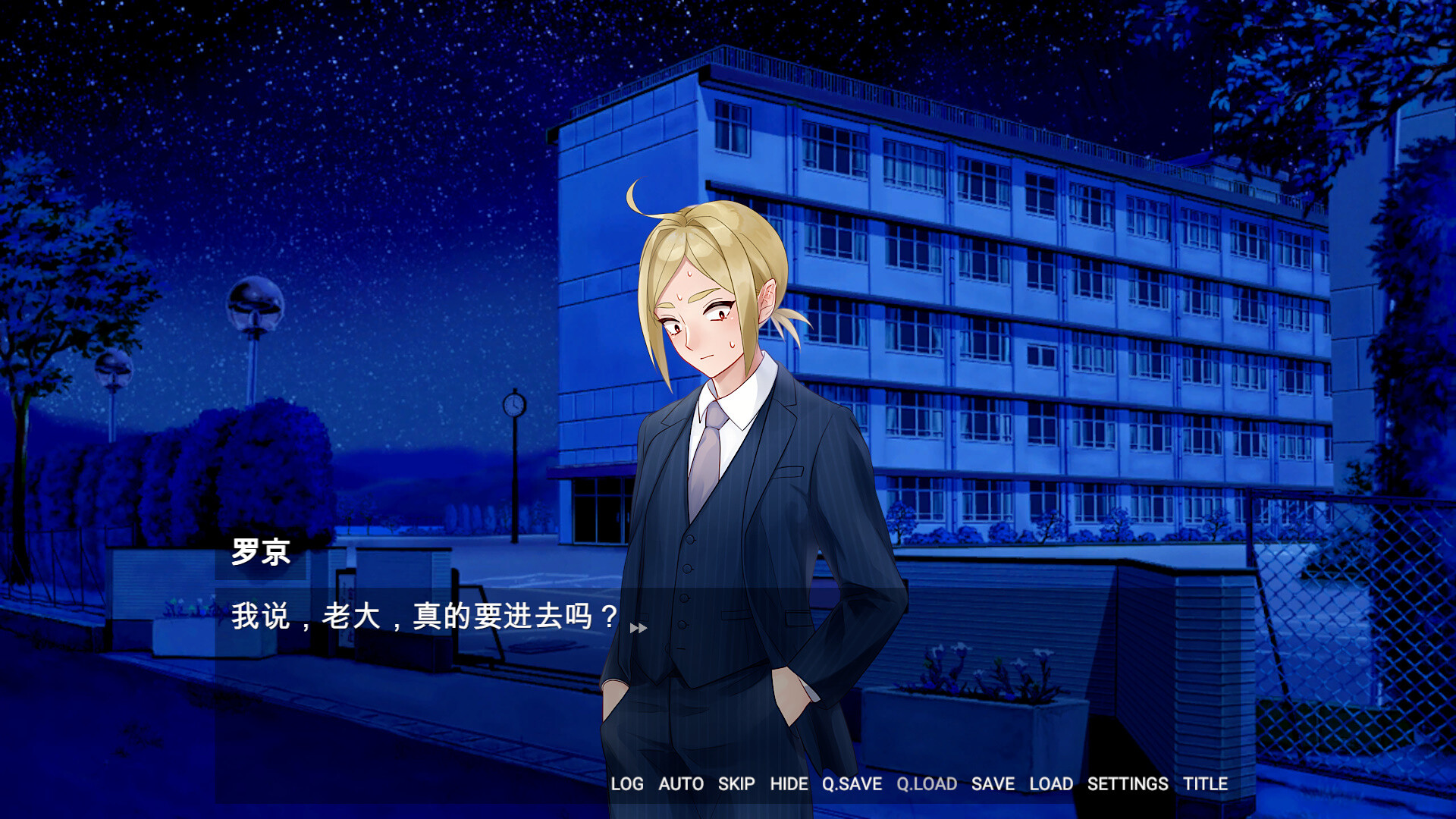Enable AUTO reading mode
Screen dimensions: 1456x819
(x=682, y=784)
